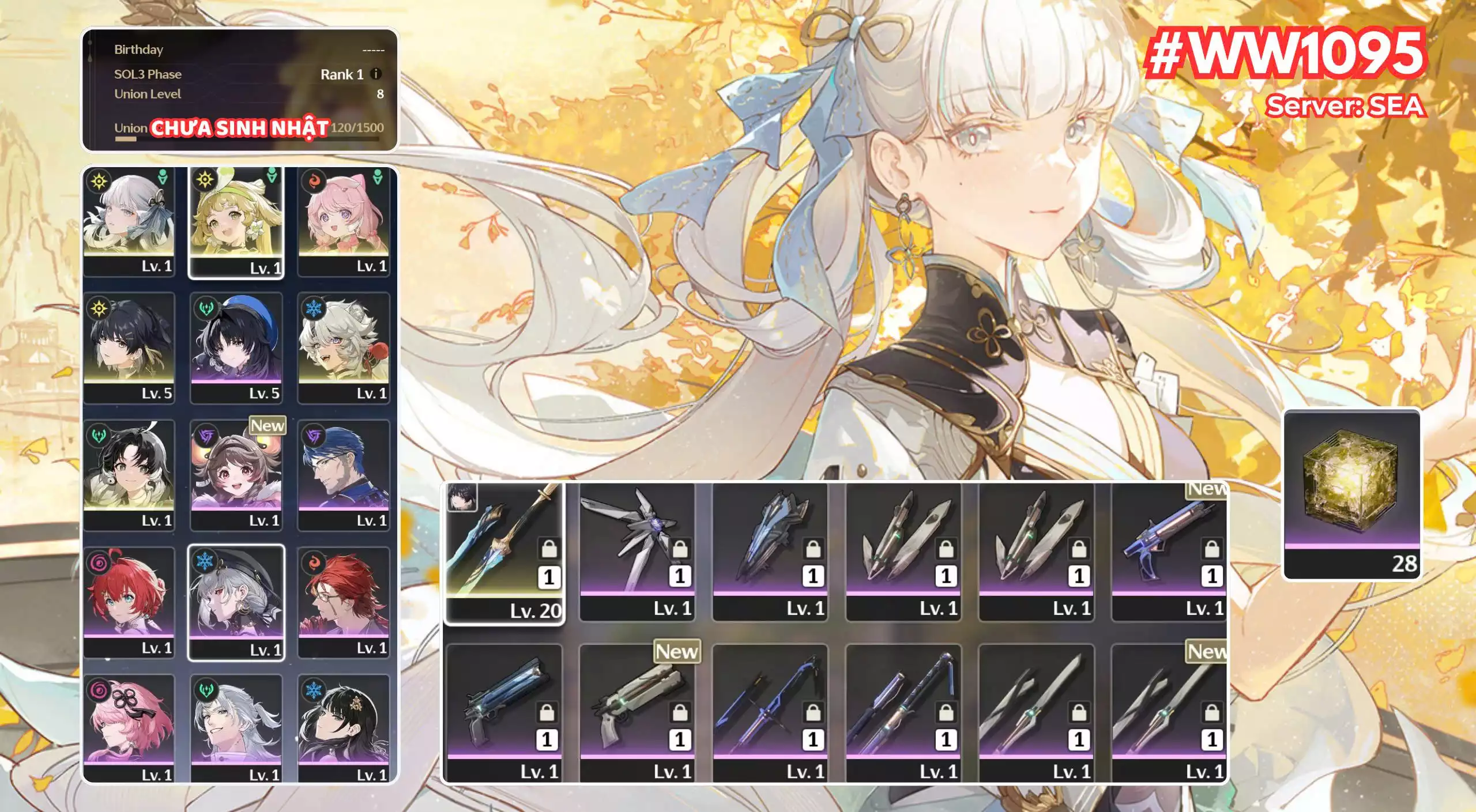Choose the silver-haired girl in black hat
The image size is (1476, 812).
tap(236, 602)
